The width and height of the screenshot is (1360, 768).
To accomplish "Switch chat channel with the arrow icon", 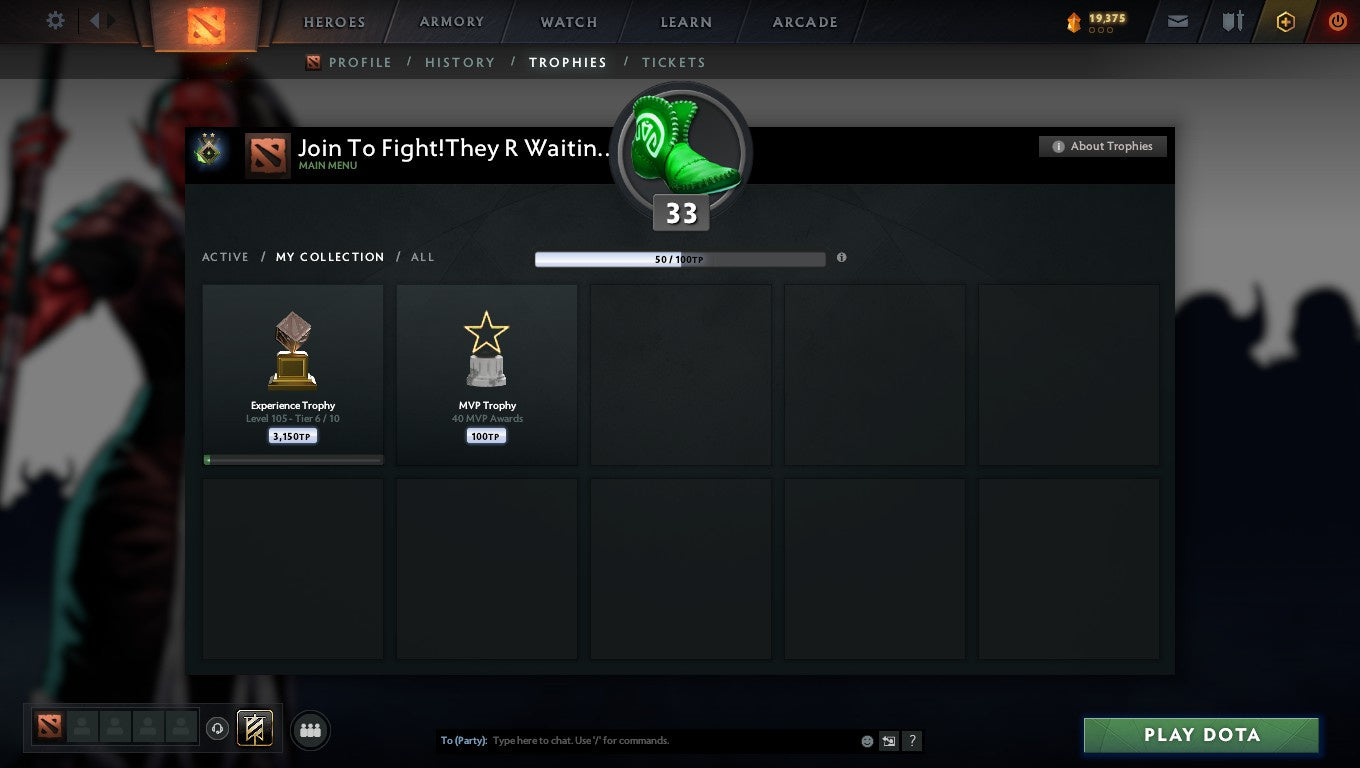I will click(x=888, y=741).
